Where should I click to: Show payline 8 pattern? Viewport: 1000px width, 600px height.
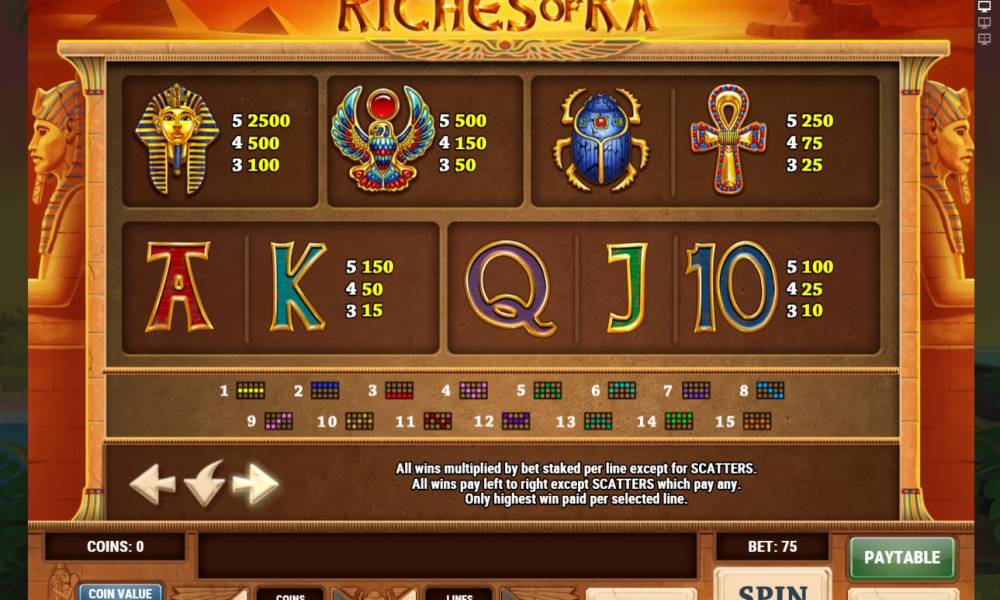[770, 391]
